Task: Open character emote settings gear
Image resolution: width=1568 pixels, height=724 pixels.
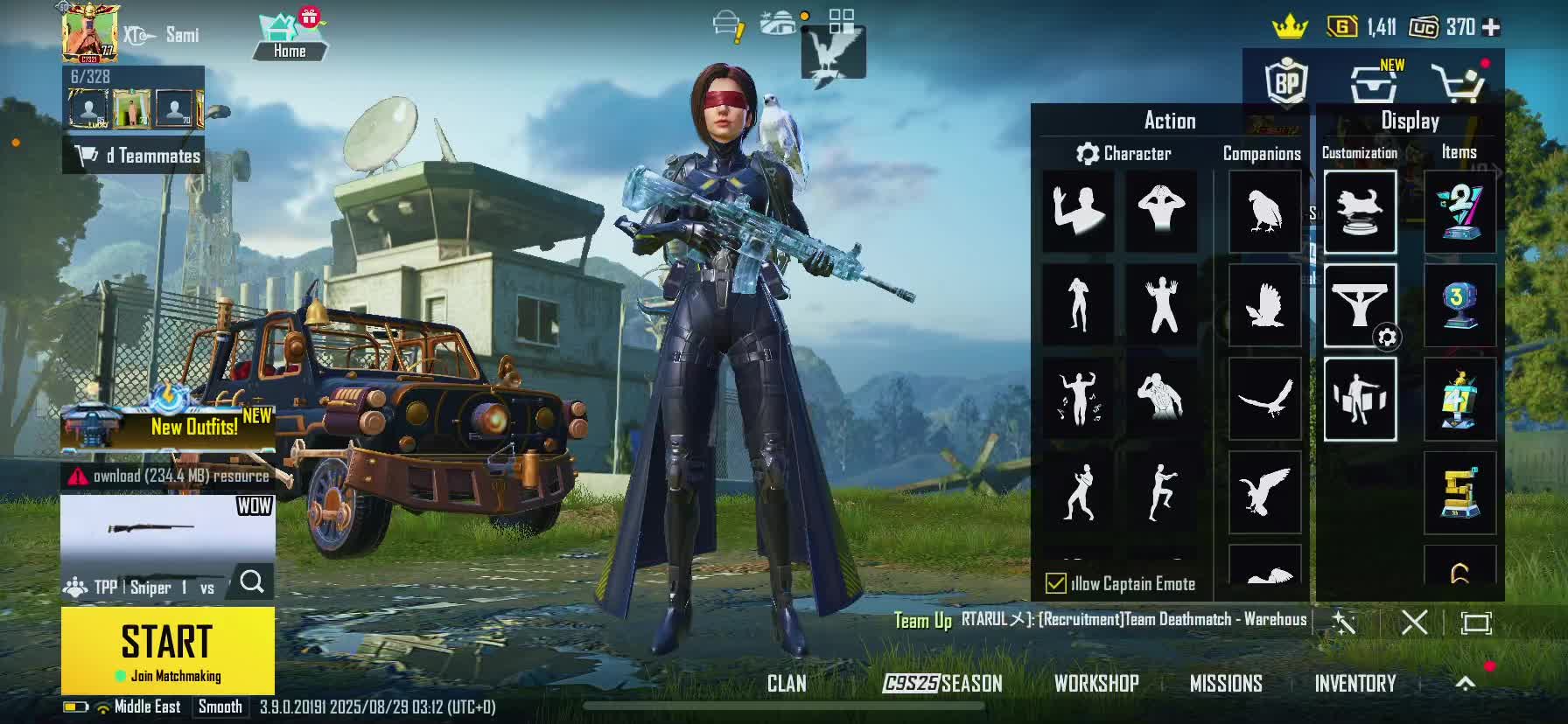Action: [1088, 154]
